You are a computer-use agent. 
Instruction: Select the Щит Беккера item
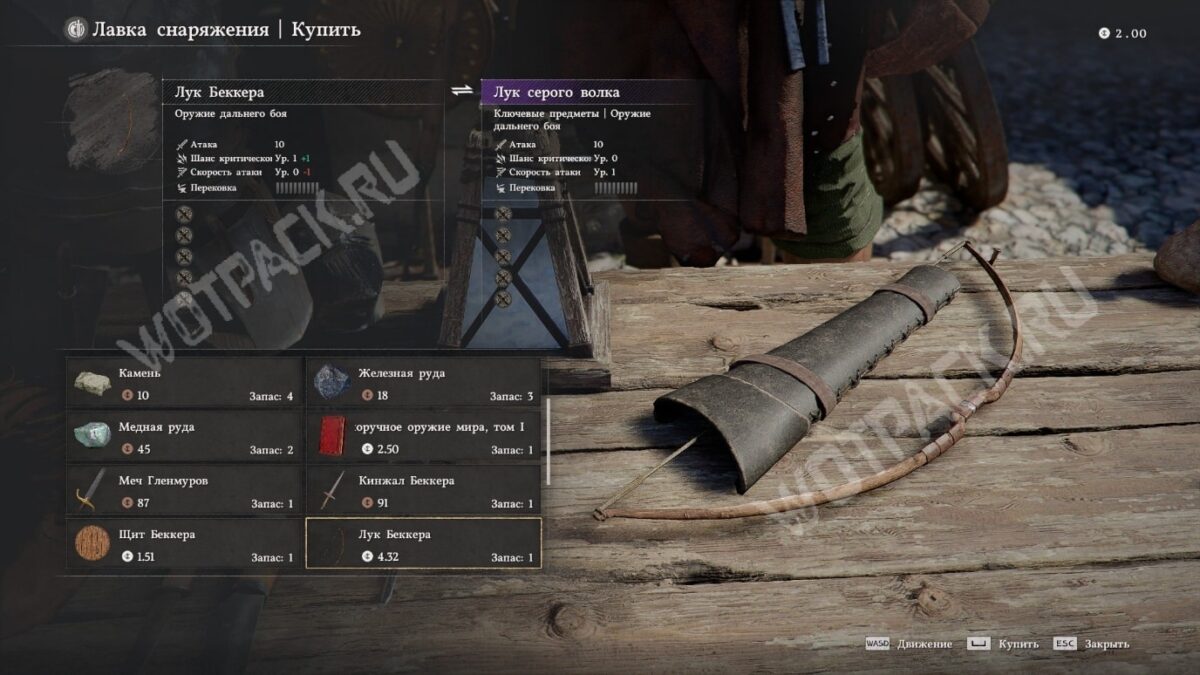click(x=184, y=544)
